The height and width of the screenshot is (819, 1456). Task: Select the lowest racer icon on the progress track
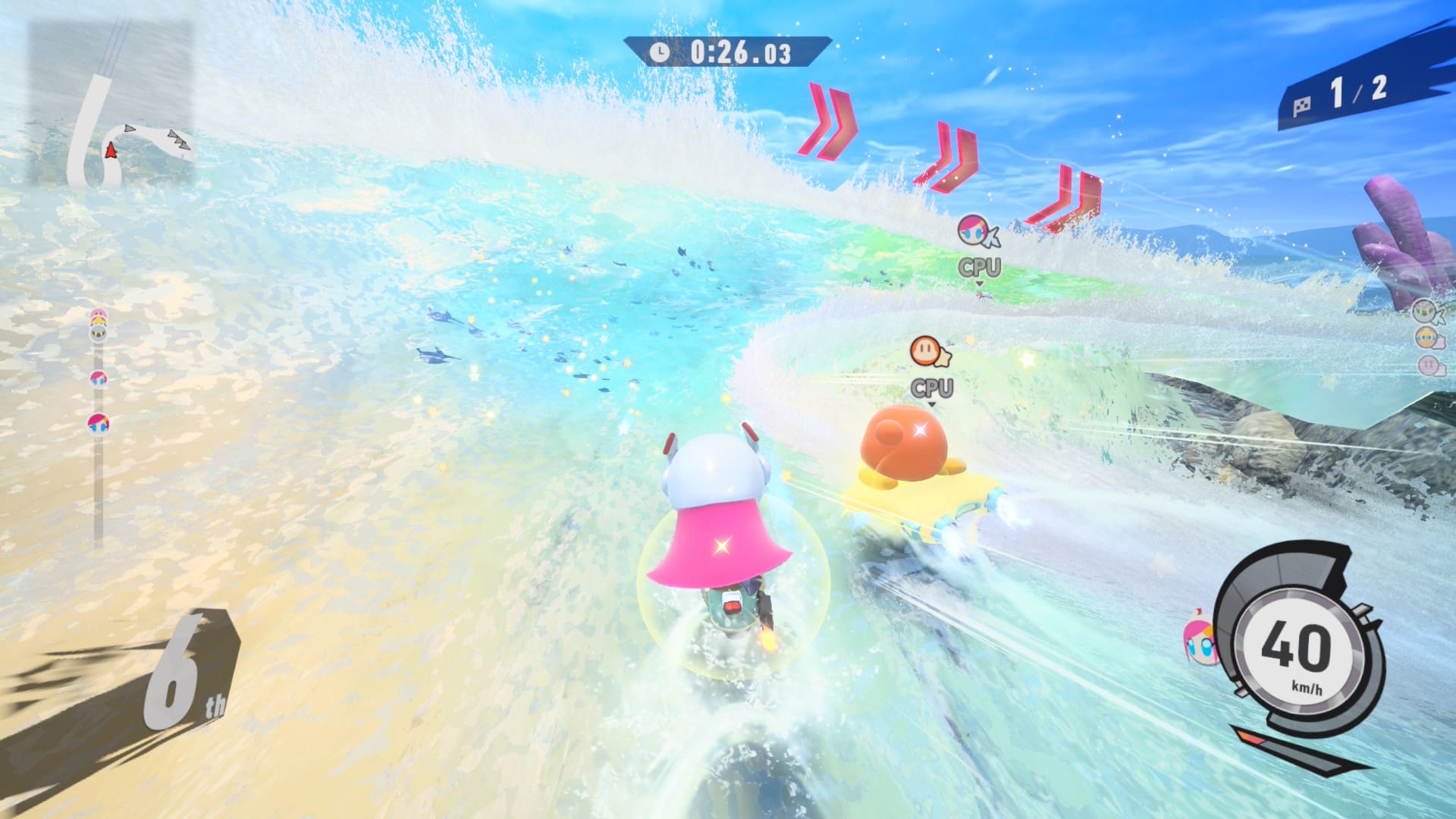tap(98, 423)
